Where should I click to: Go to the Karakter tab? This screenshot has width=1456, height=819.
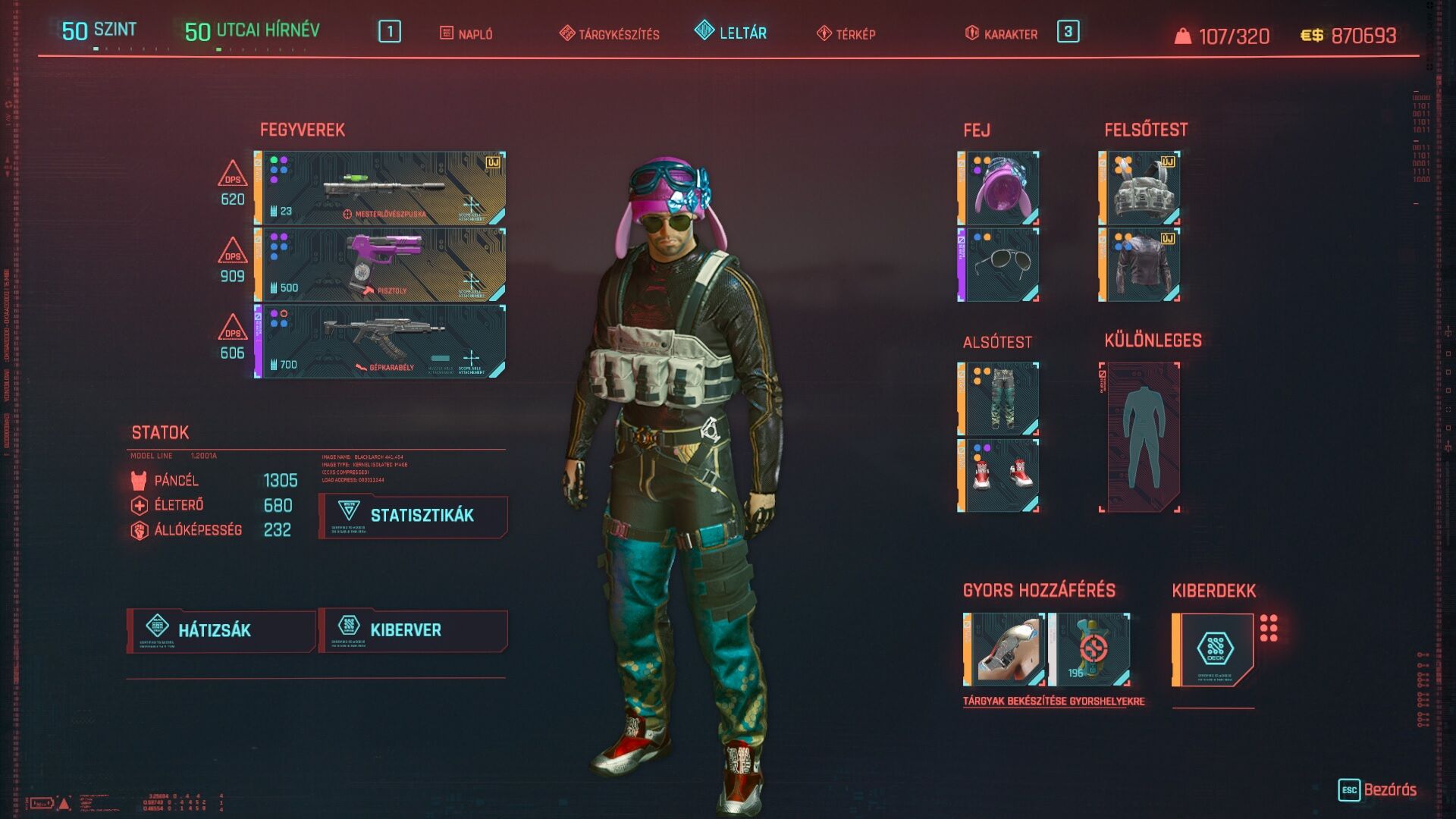pos(1001,34)
